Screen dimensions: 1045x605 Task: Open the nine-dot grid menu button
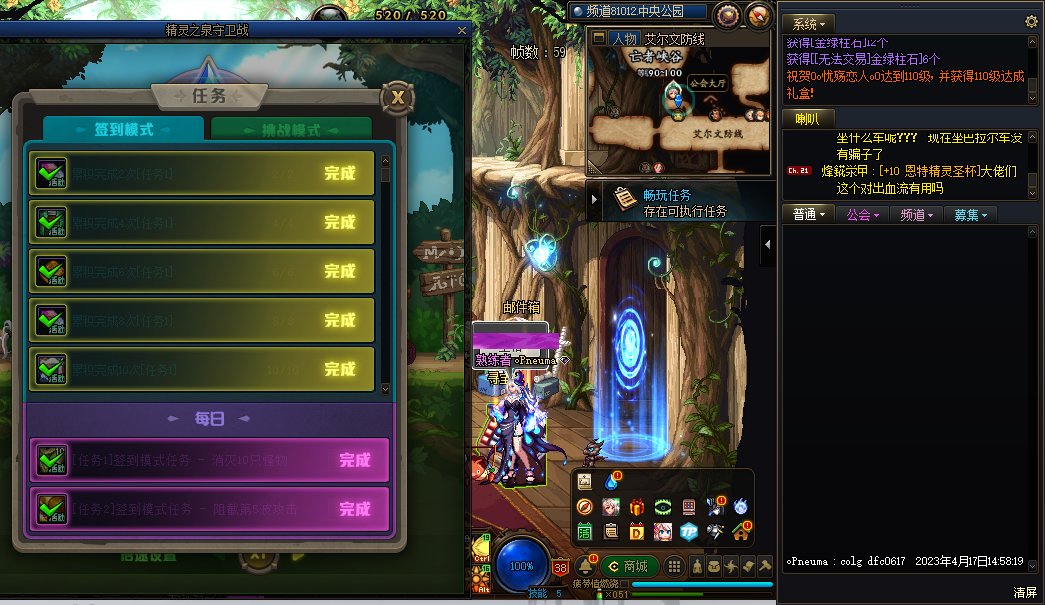[x=675, y=566]
